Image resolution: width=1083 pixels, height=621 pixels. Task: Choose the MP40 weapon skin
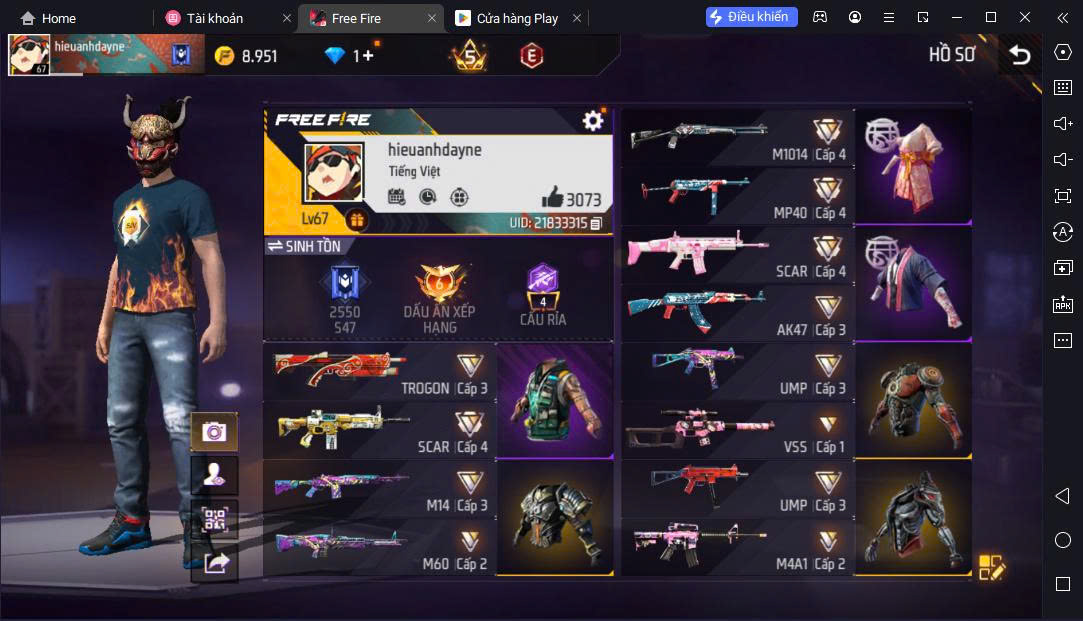pos(737,196)
